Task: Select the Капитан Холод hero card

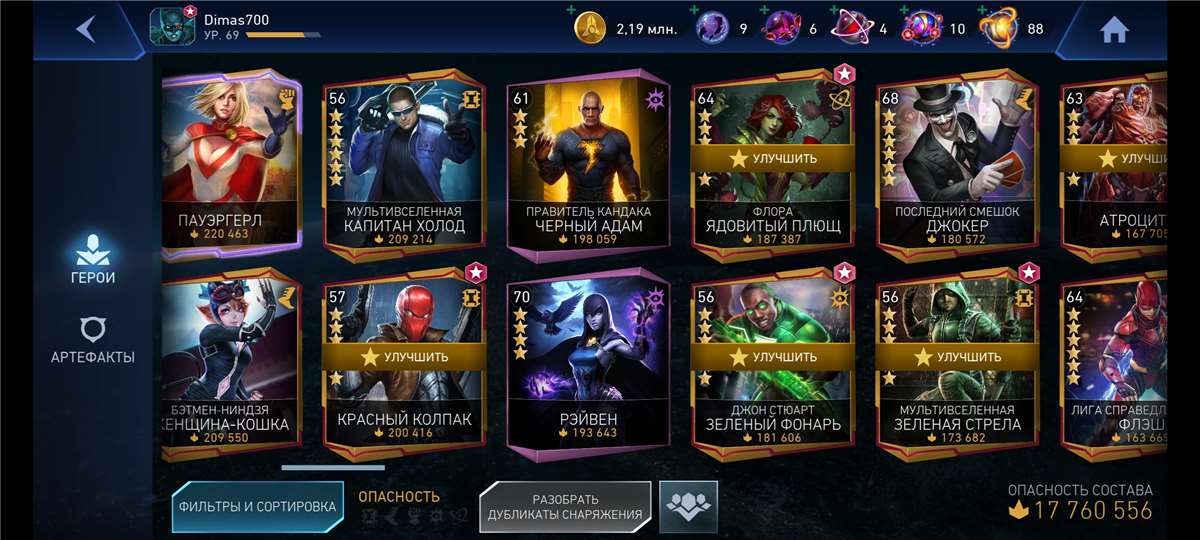Action: point(404,165)
